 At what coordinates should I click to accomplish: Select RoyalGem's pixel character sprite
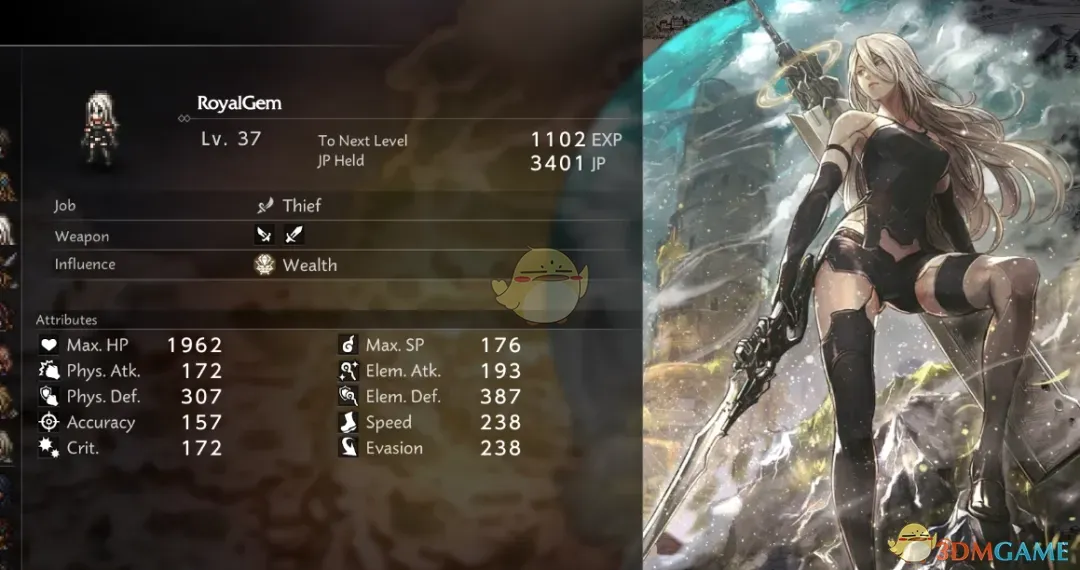[x=102, y=126]
